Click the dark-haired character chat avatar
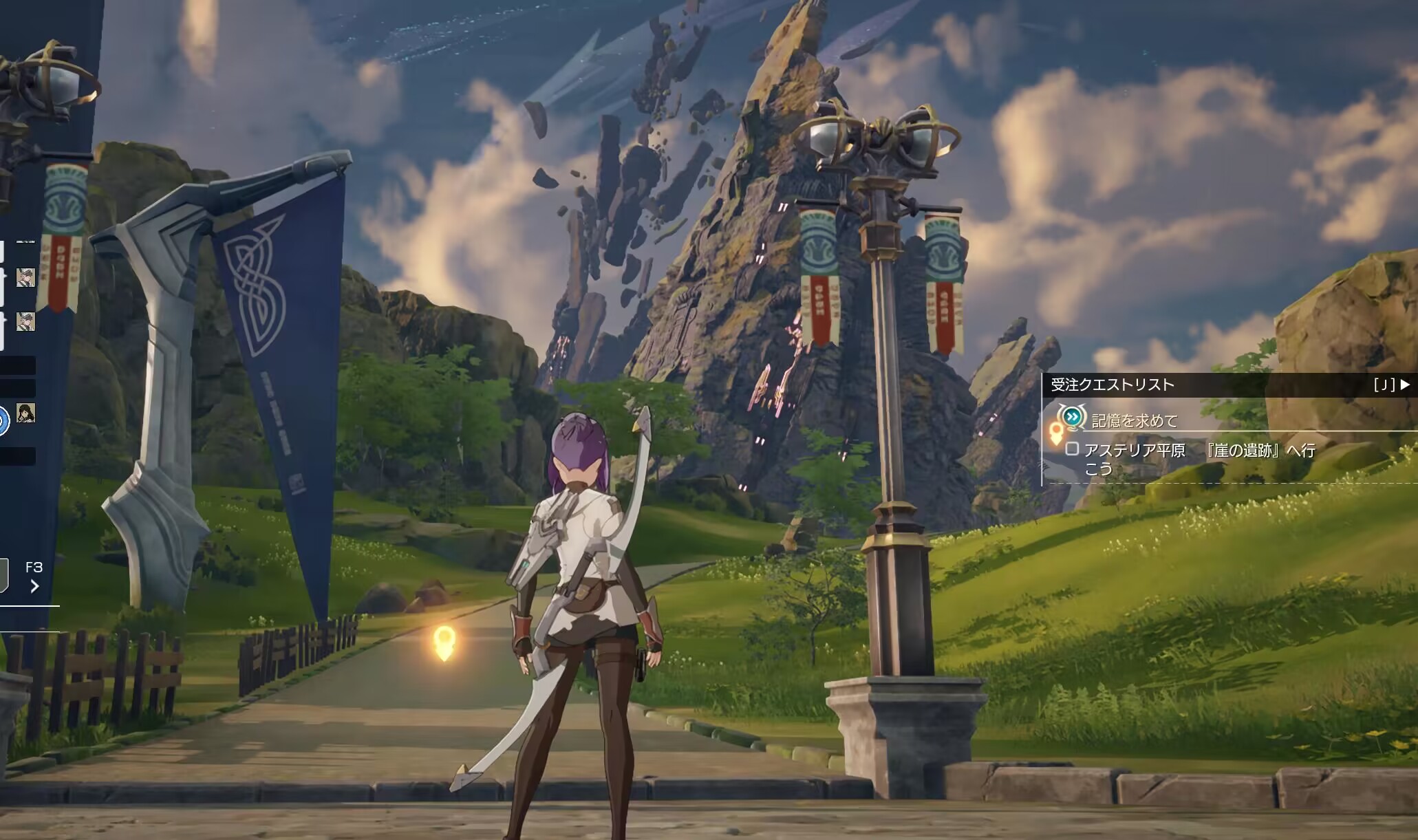1418x840 pixels. click(25, 413)
